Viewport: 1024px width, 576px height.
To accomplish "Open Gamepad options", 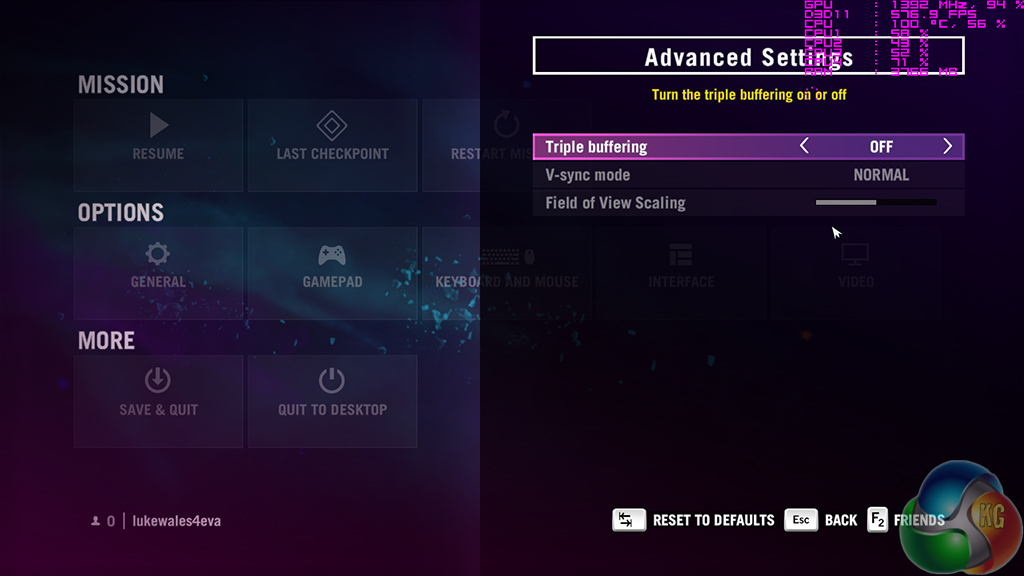I will 332,266.
